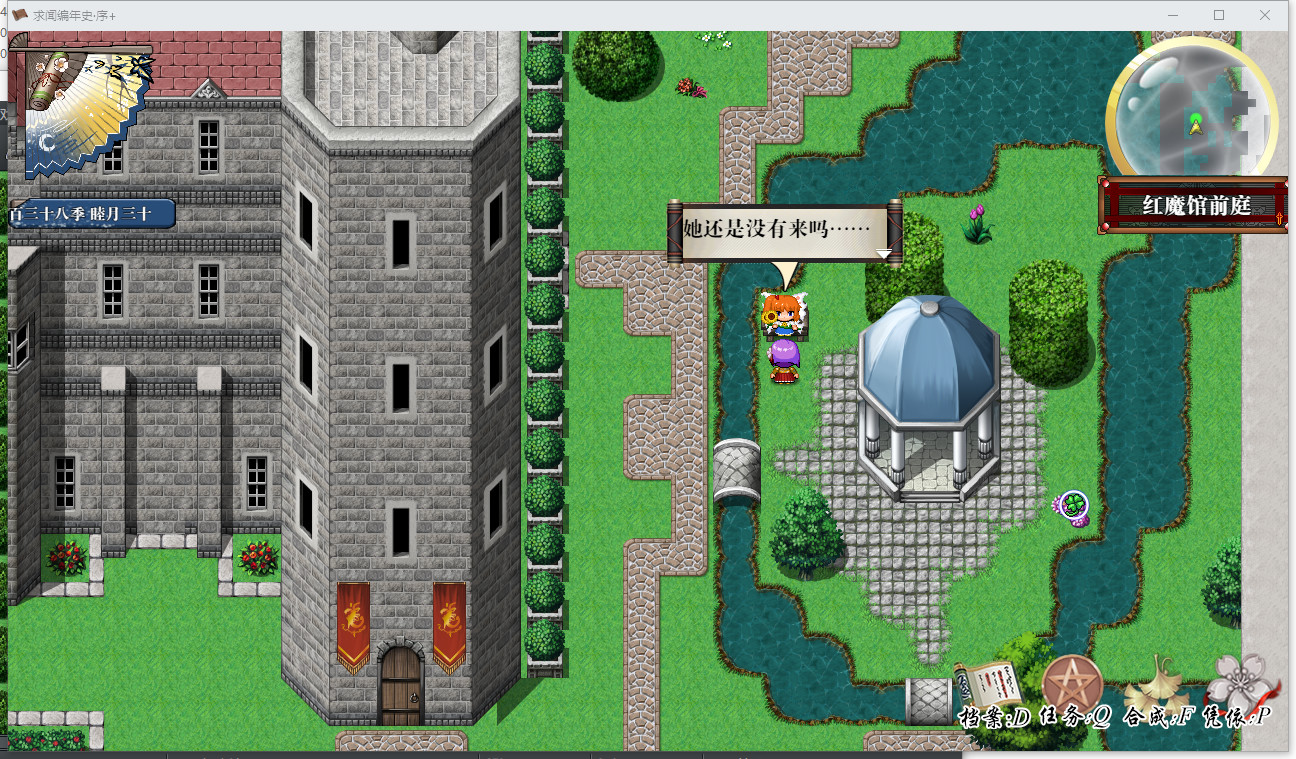Open the 凭依 sakura blossom icon
1296x759 pixels.
pos(1237,686)
